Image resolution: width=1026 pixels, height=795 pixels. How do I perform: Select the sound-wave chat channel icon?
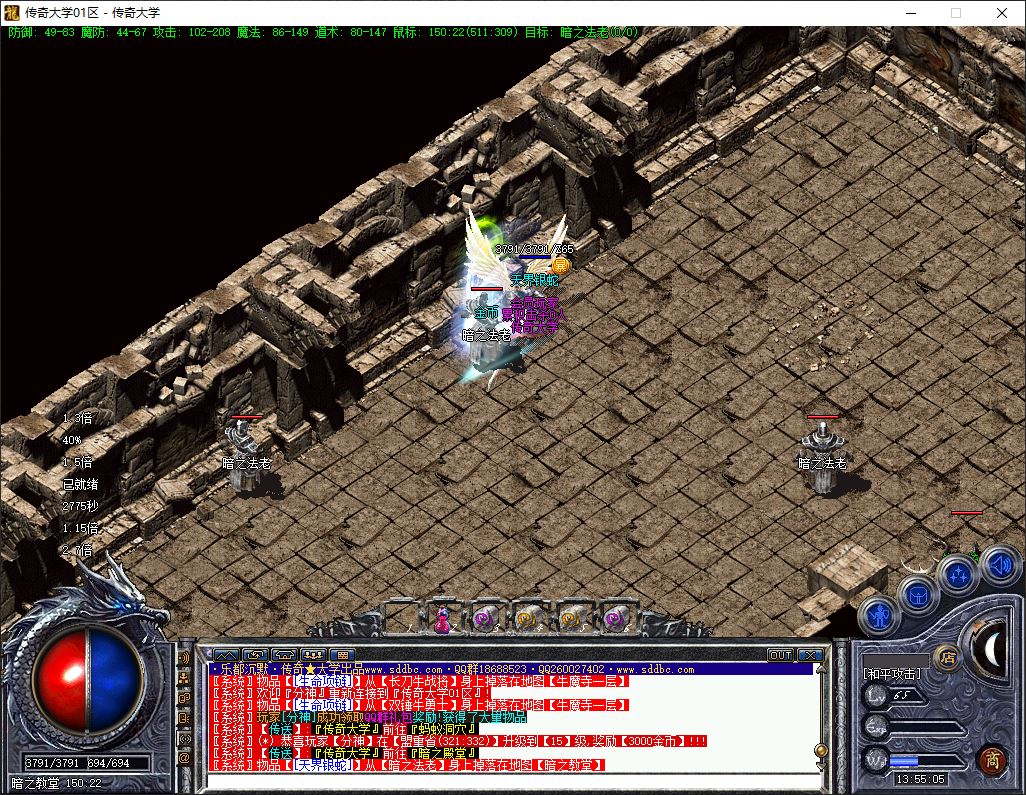(184, 657)
